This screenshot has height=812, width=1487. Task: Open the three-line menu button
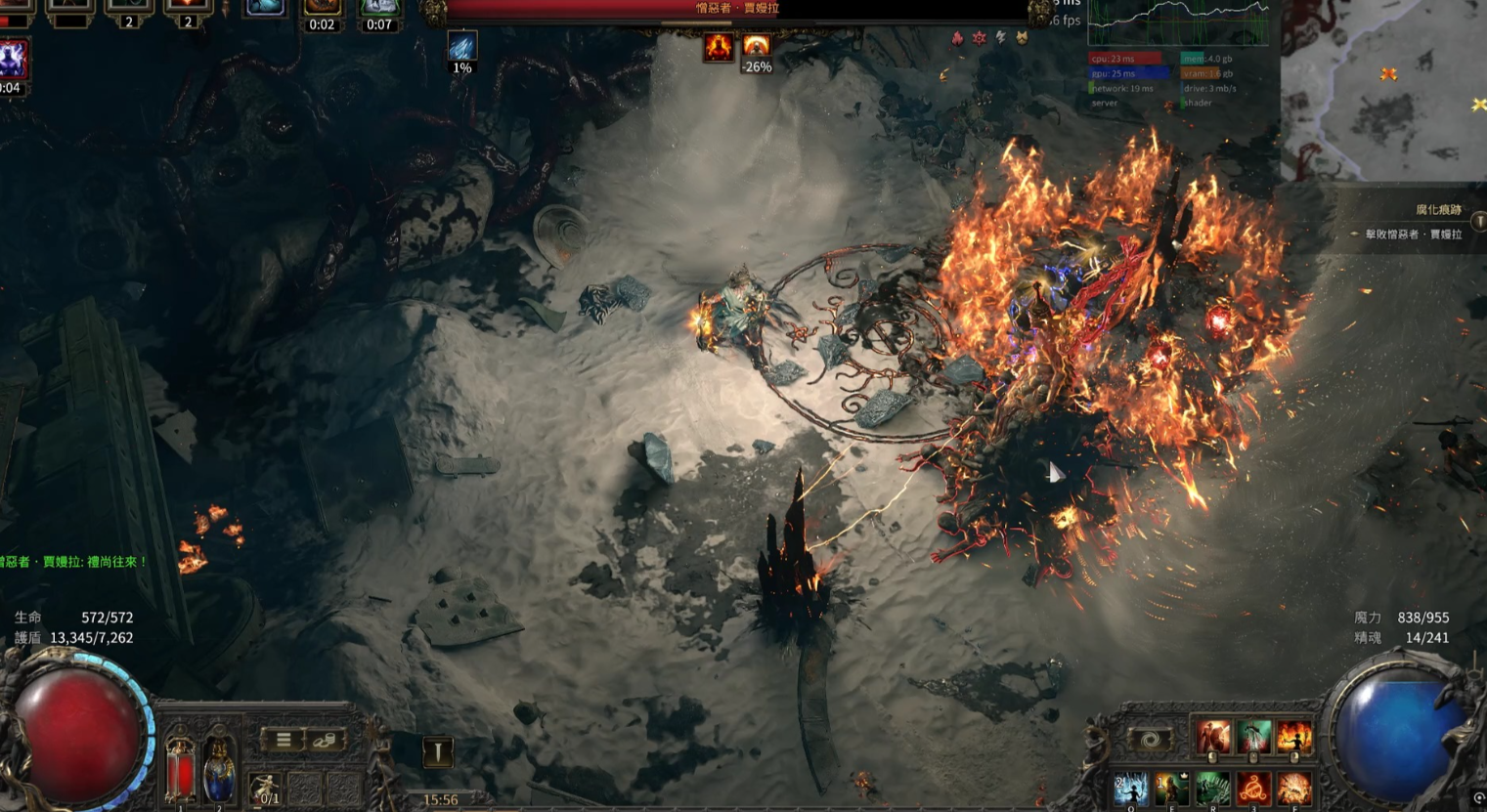(x=284, y=740)
